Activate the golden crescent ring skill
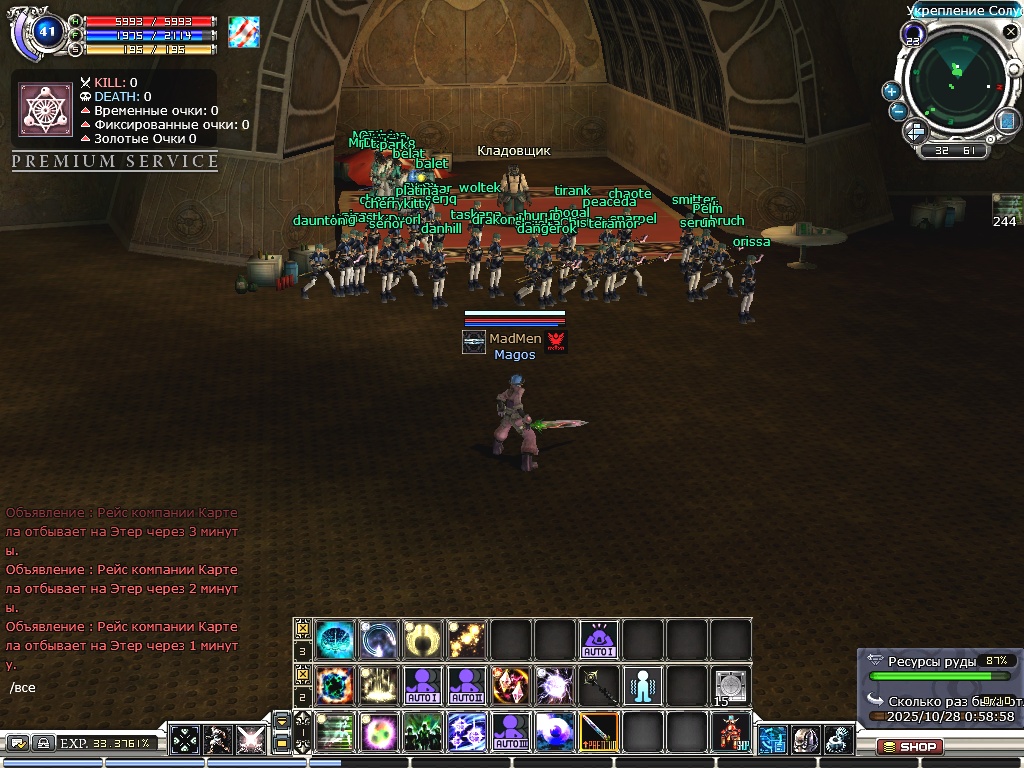 [x=423, y=640]
